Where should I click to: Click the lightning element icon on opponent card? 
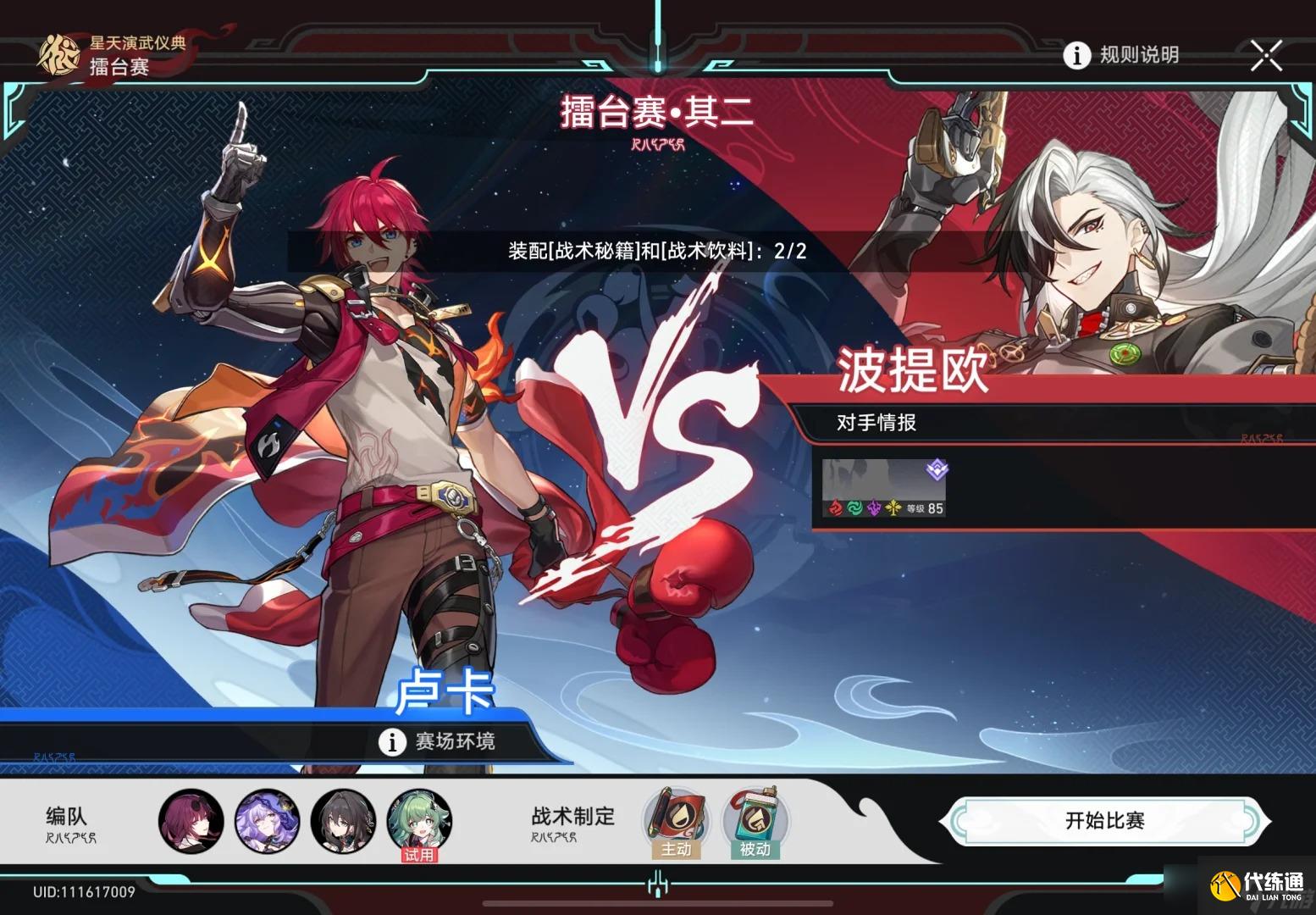[875, 509]
